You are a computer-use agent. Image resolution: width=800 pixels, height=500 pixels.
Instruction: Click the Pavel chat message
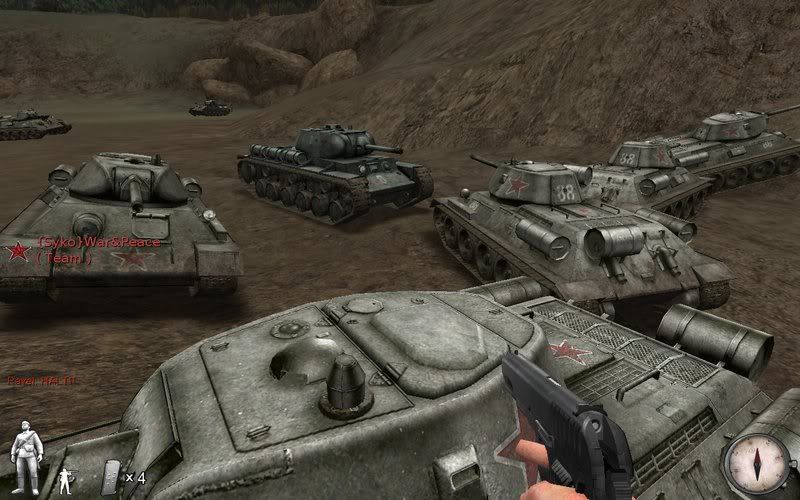point(41,381)
